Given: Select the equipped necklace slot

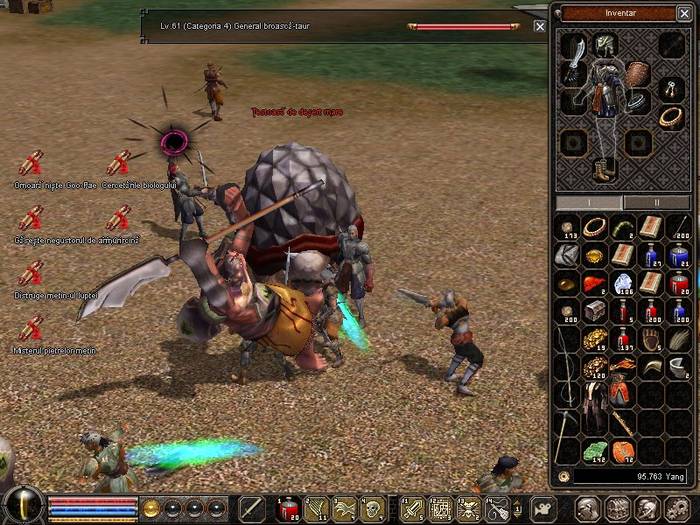Looking at the screenshot, I should tap(670, 117).
